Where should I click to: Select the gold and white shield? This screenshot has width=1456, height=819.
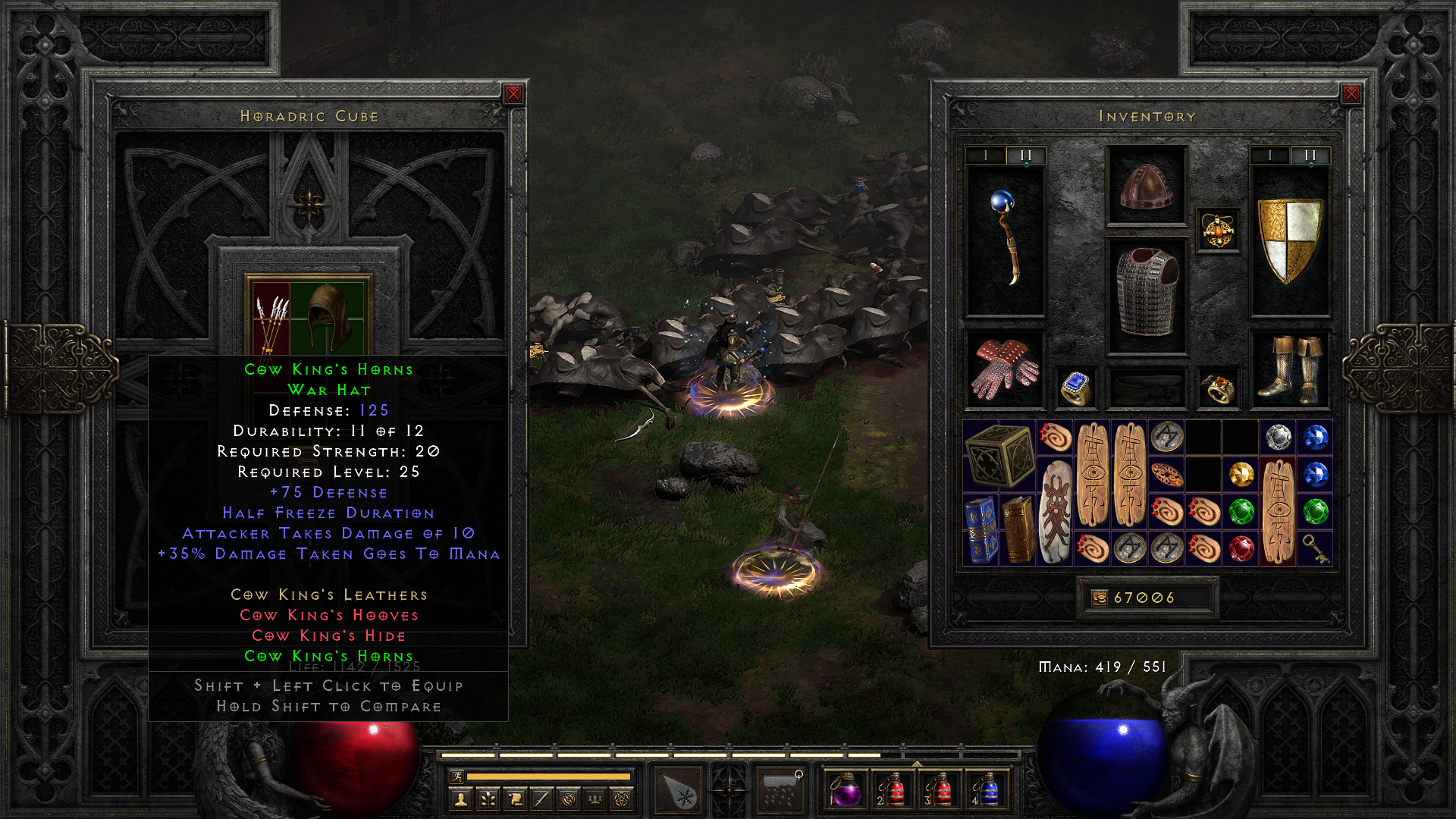[x=1289, y=239]
